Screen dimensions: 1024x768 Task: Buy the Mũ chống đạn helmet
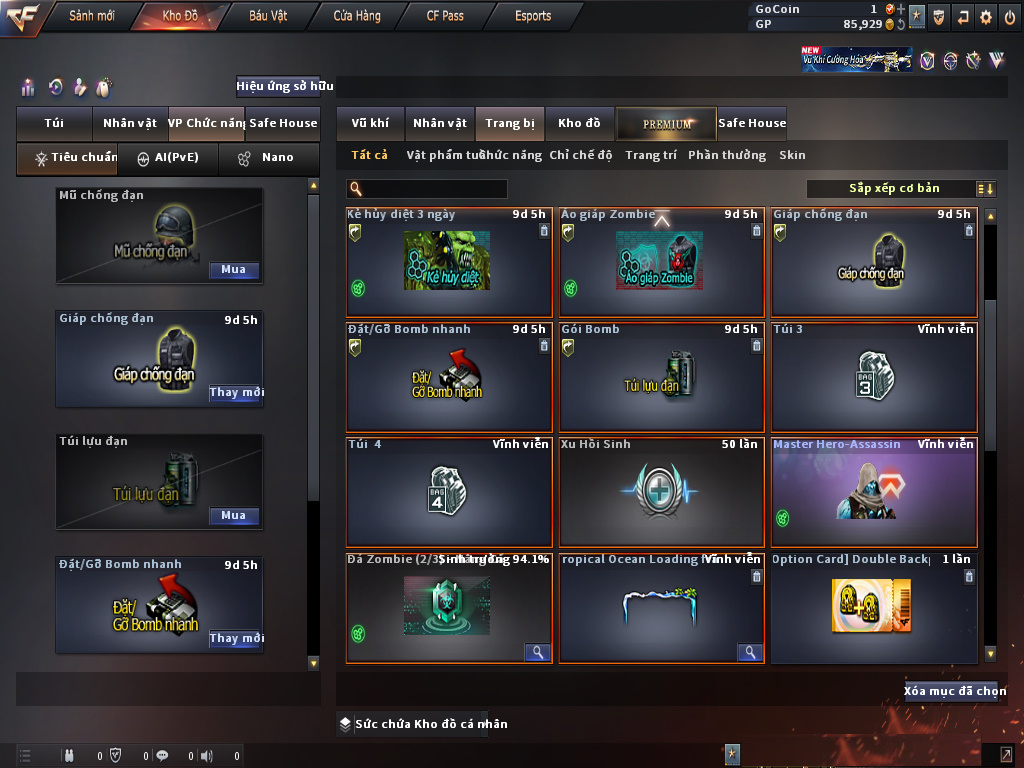tap(234, 270)
